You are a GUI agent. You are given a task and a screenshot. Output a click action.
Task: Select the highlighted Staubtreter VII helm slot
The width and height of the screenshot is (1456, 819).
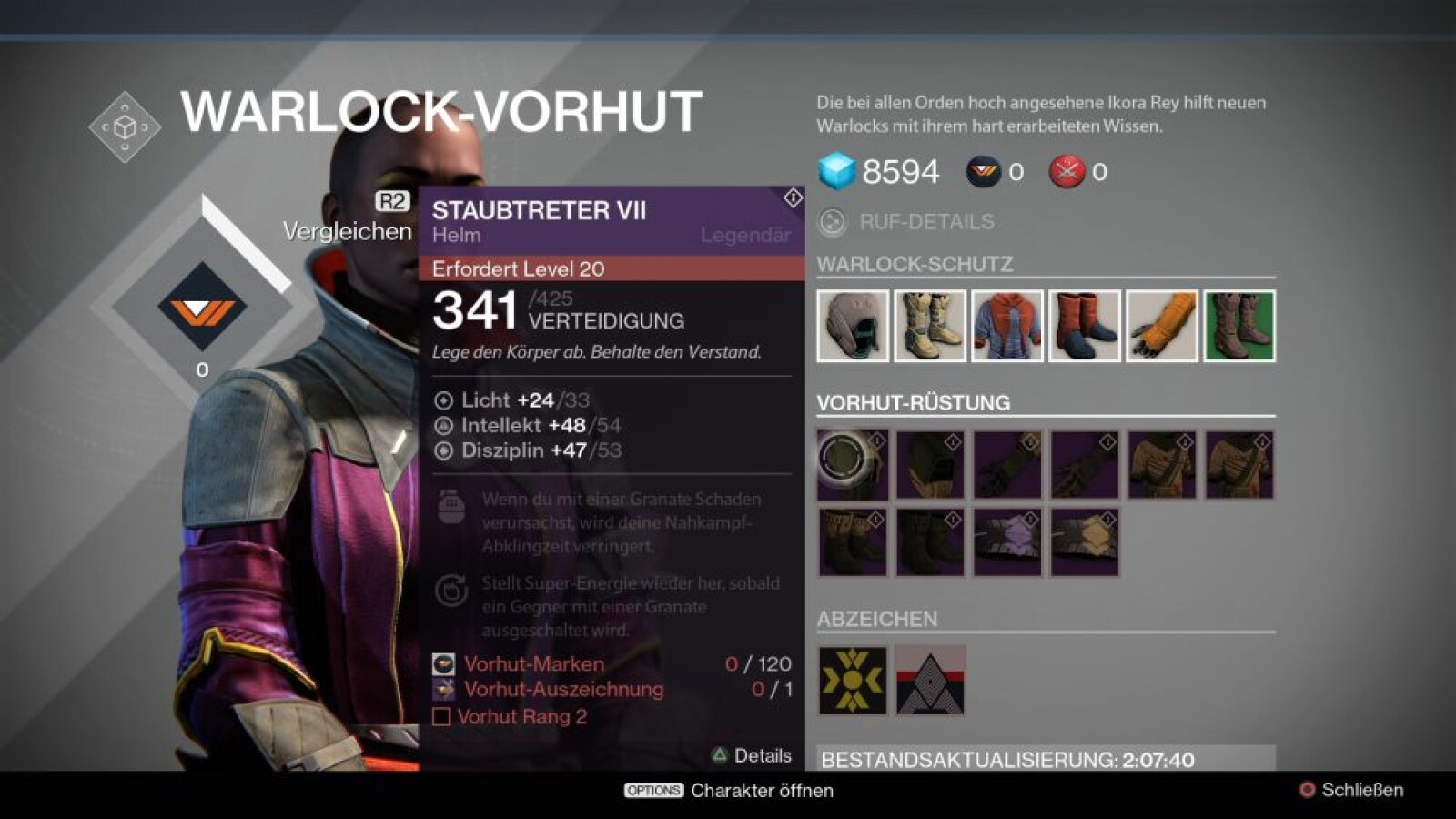pos(853,465)
